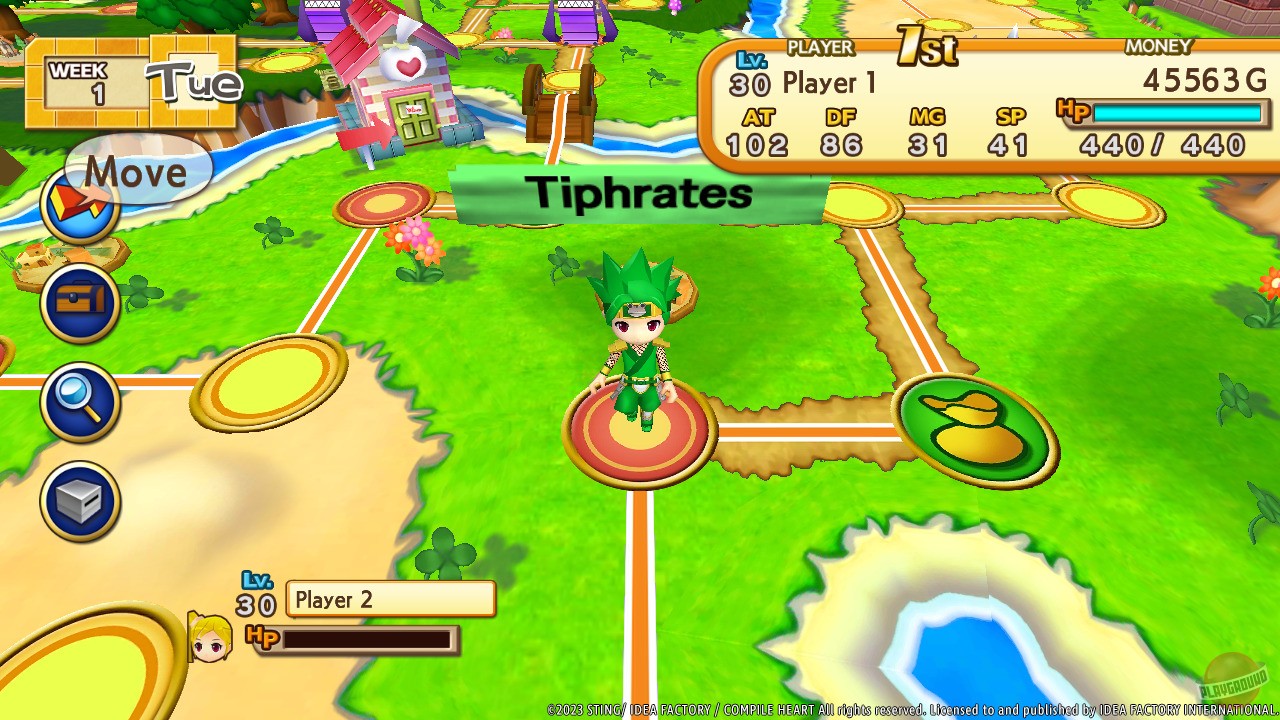Open the treasure chest item menu

(x=78, y=303)
